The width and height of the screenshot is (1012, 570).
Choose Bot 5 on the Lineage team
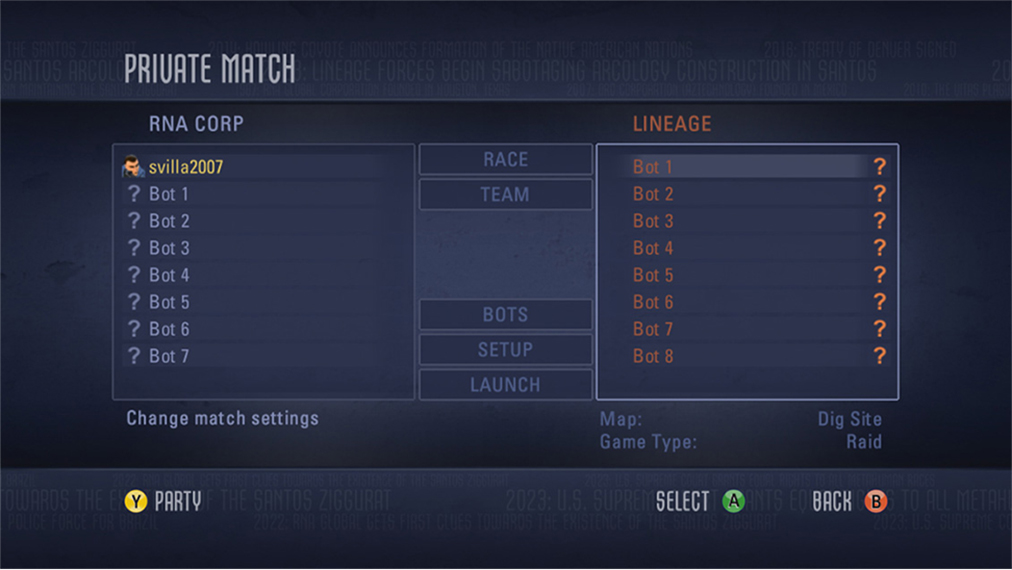(x=653, y=275)
